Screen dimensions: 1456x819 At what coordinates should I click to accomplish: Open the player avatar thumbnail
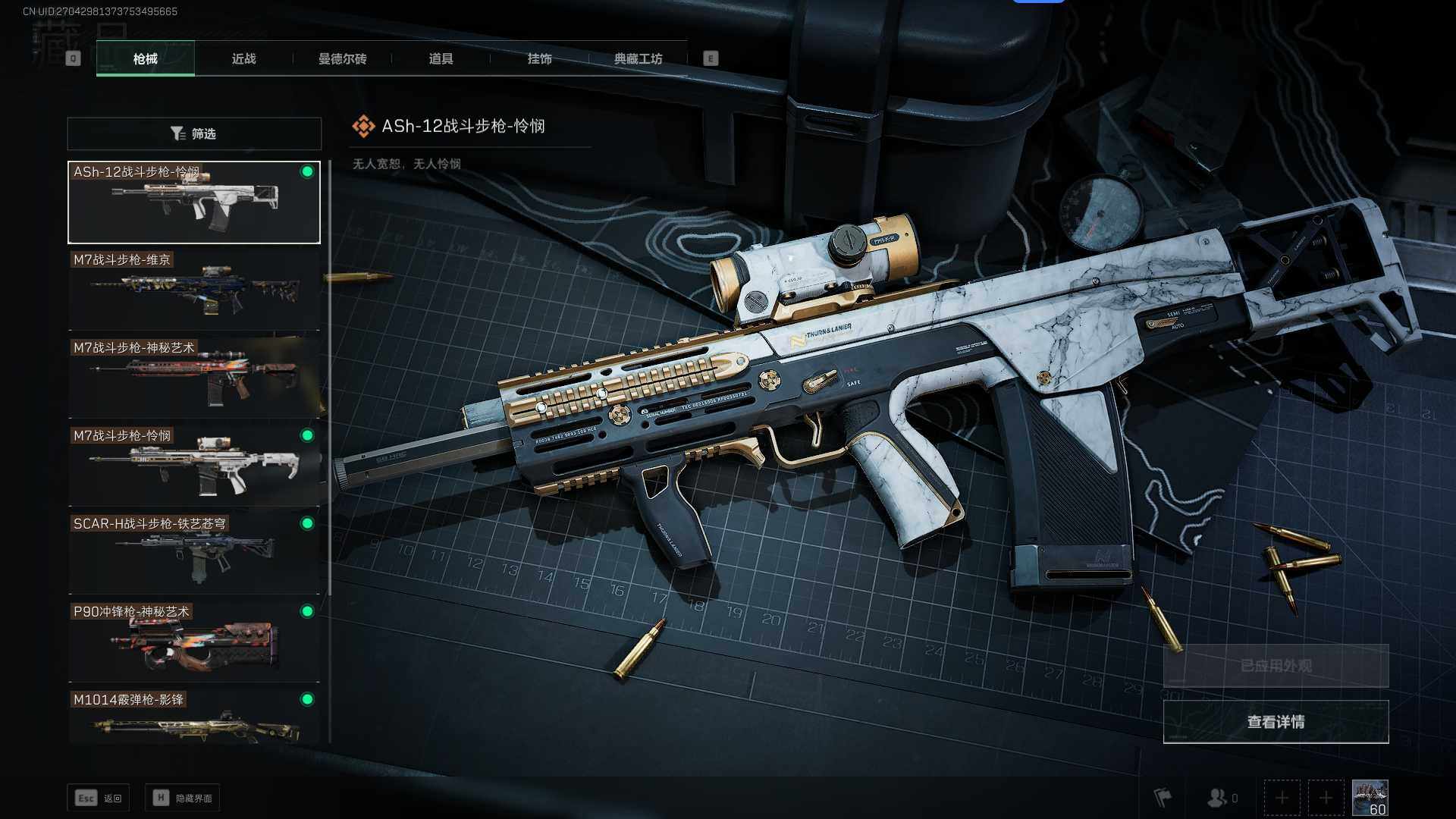pos(1370,798)
